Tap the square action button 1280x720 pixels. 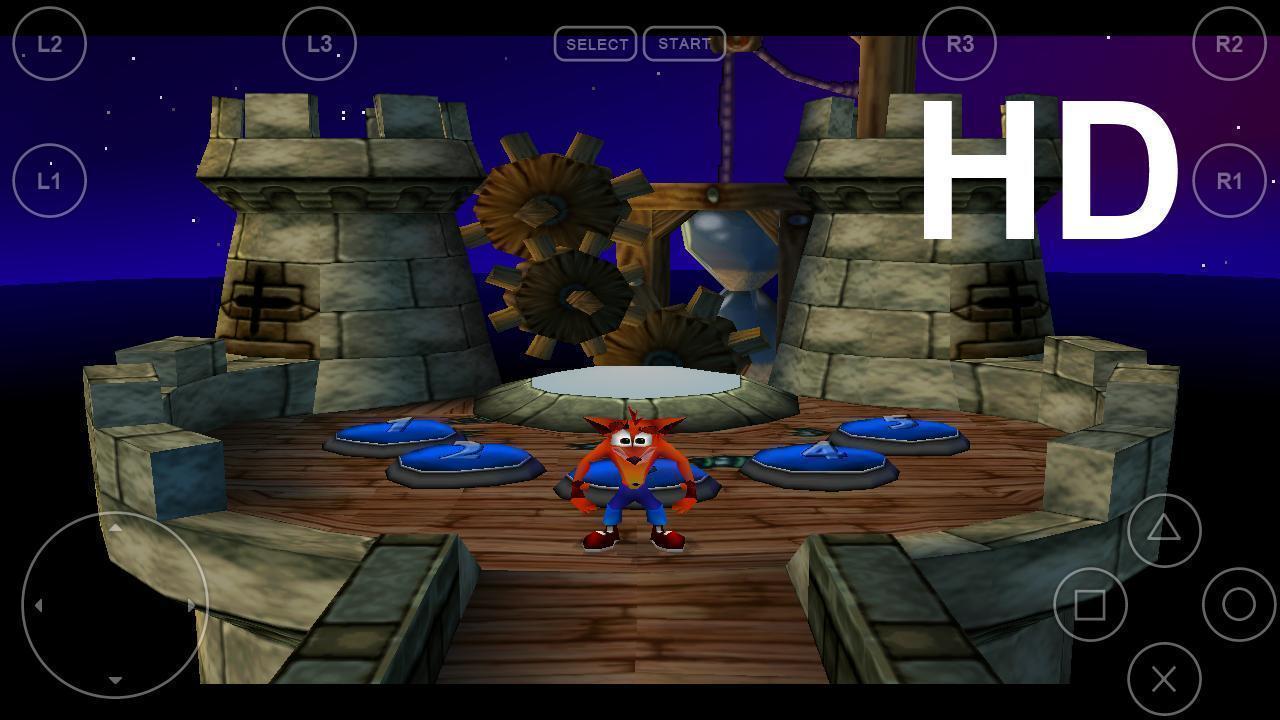click(x=1090, y=605)
